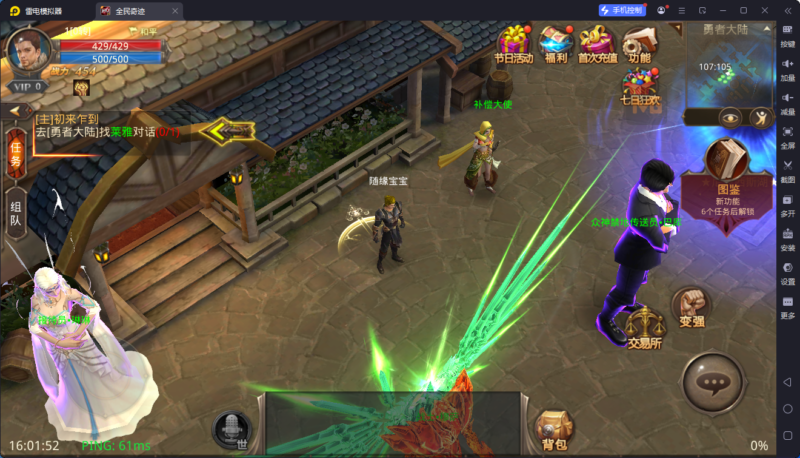Click the running figure button under minimap
The width and height of the screenshot is (800, 458).
[x=761, y=117]
